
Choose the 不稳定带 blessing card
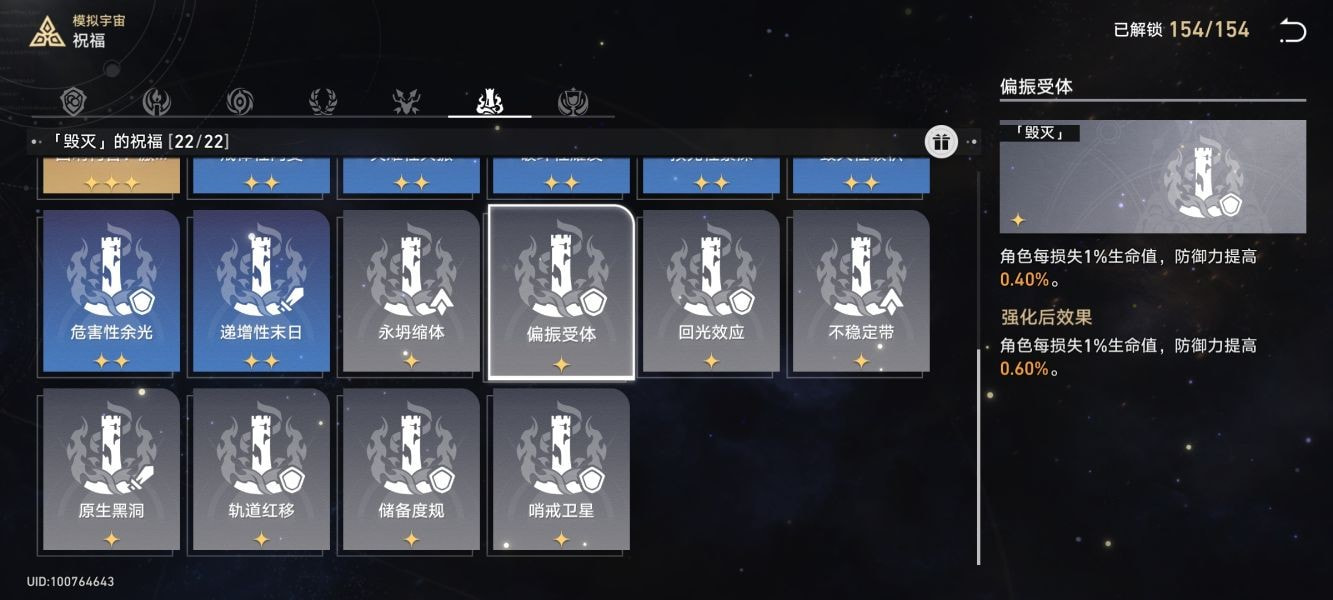pos(861,291)
